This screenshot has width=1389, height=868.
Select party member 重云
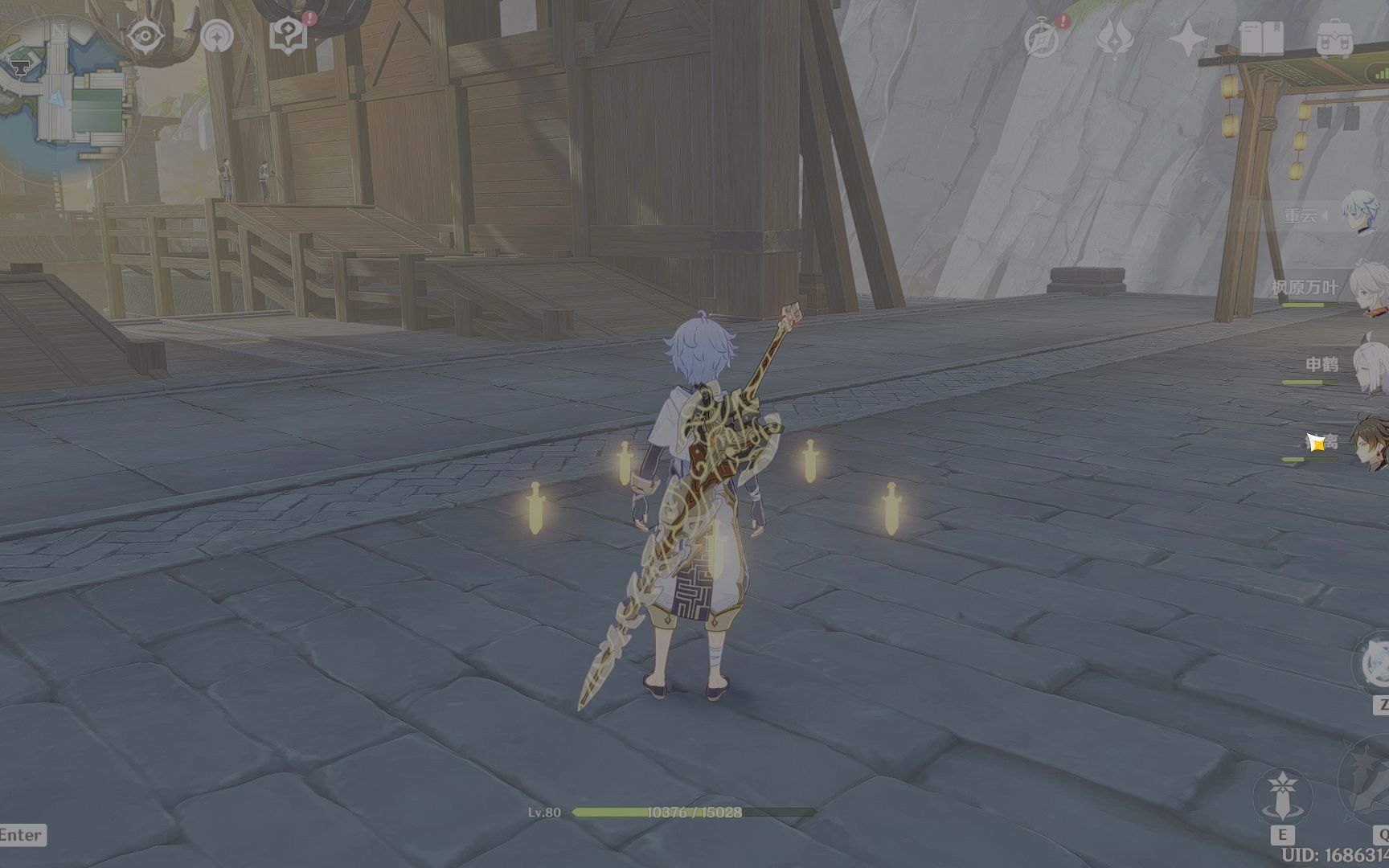pyautogui.click(x=1360, y=215)
